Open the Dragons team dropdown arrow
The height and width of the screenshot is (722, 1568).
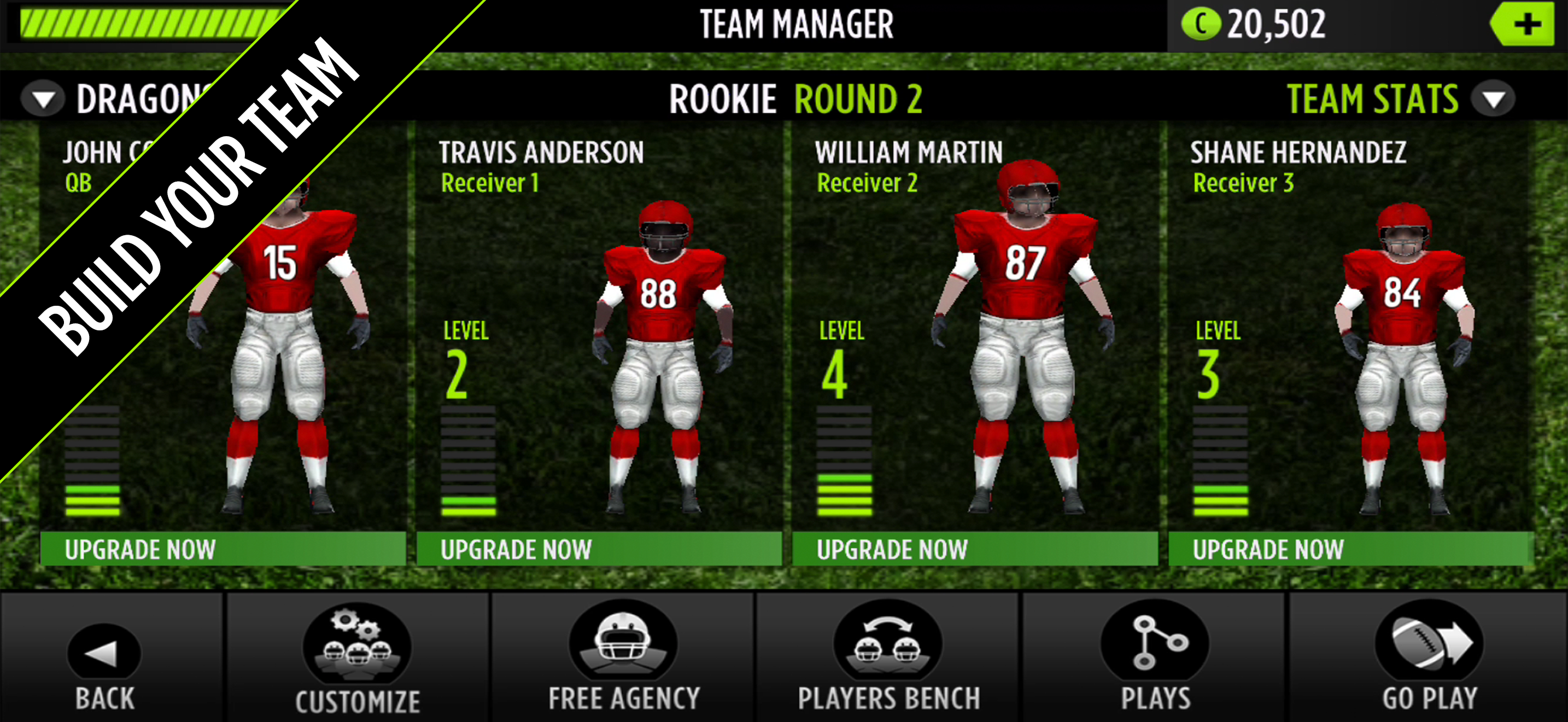[43, 99]
